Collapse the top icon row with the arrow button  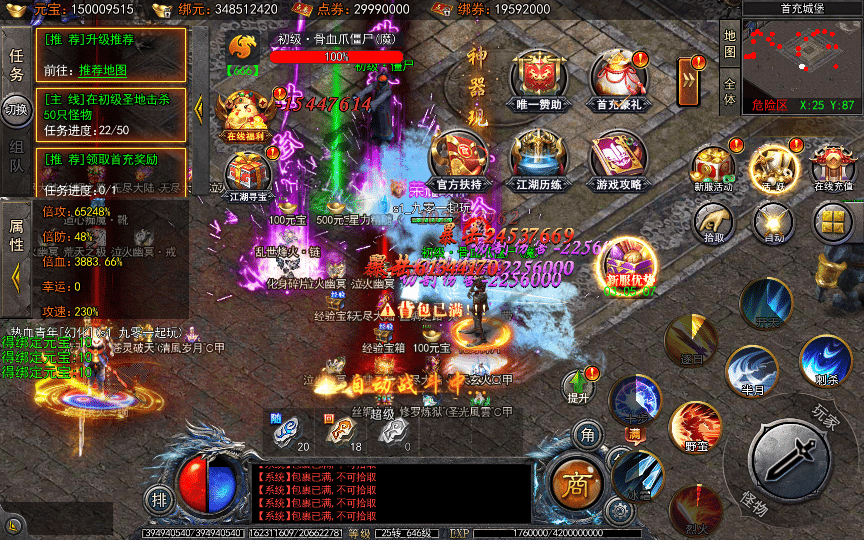click(x=687, y=79)
